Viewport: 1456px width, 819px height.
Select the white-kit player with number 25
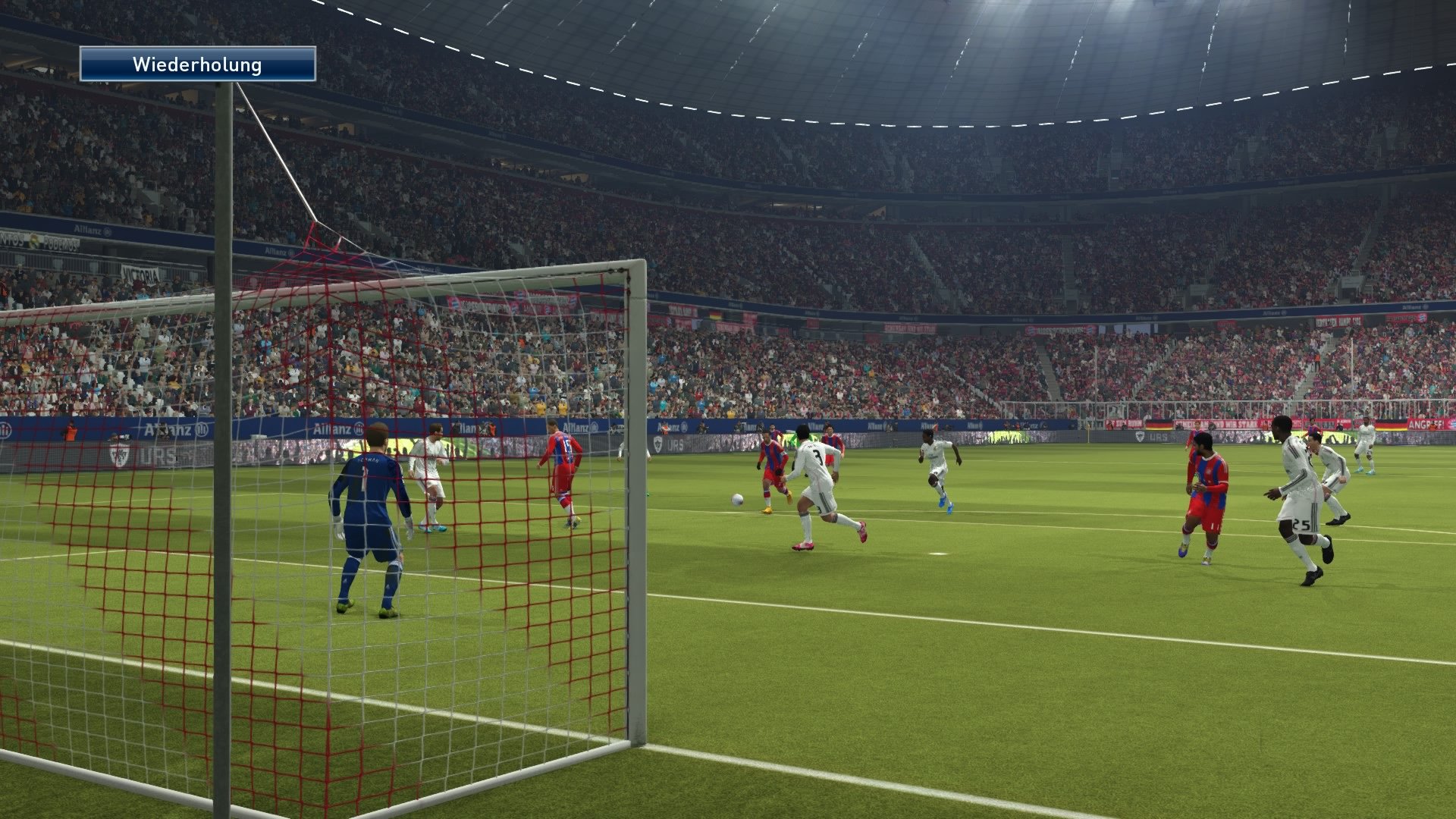(x=1298, y=493)
